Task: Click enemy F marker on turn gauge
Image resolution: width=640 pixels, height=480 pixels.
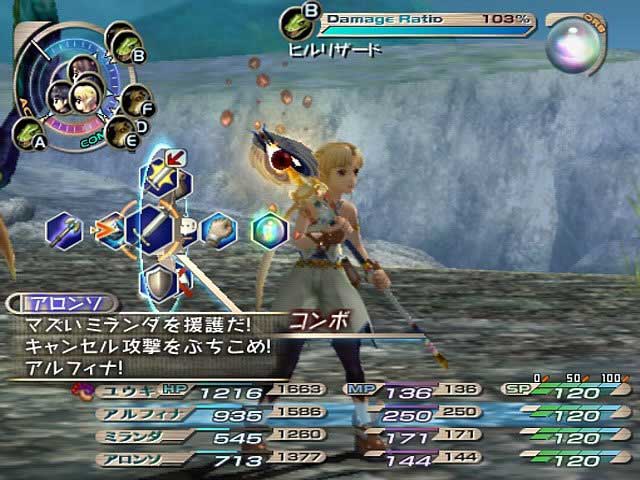Action: click(x=135, y=99)
